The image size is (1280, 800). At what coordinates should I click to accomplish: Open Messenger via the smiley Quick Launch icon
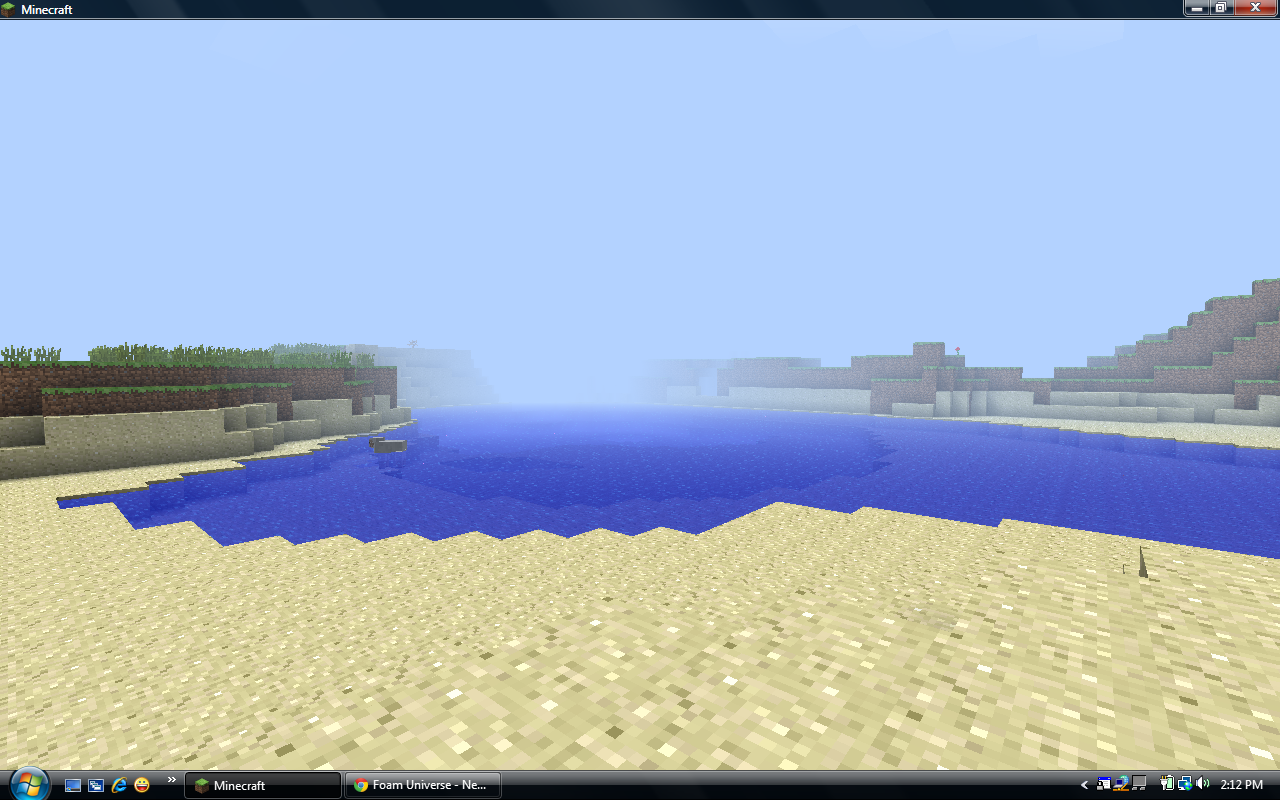pyautogui.click(x=141, y=785)
